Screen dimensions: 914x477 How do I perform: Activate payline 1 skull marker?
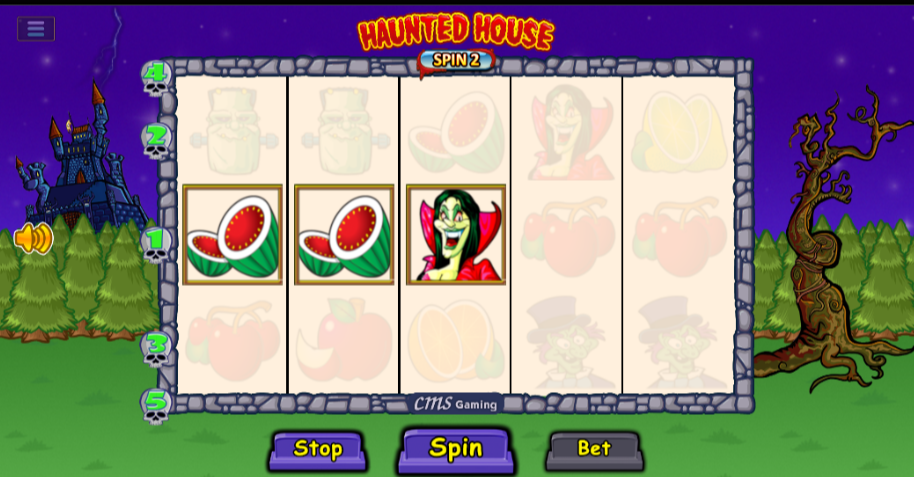pyautogui.click(x=155, y=243)
